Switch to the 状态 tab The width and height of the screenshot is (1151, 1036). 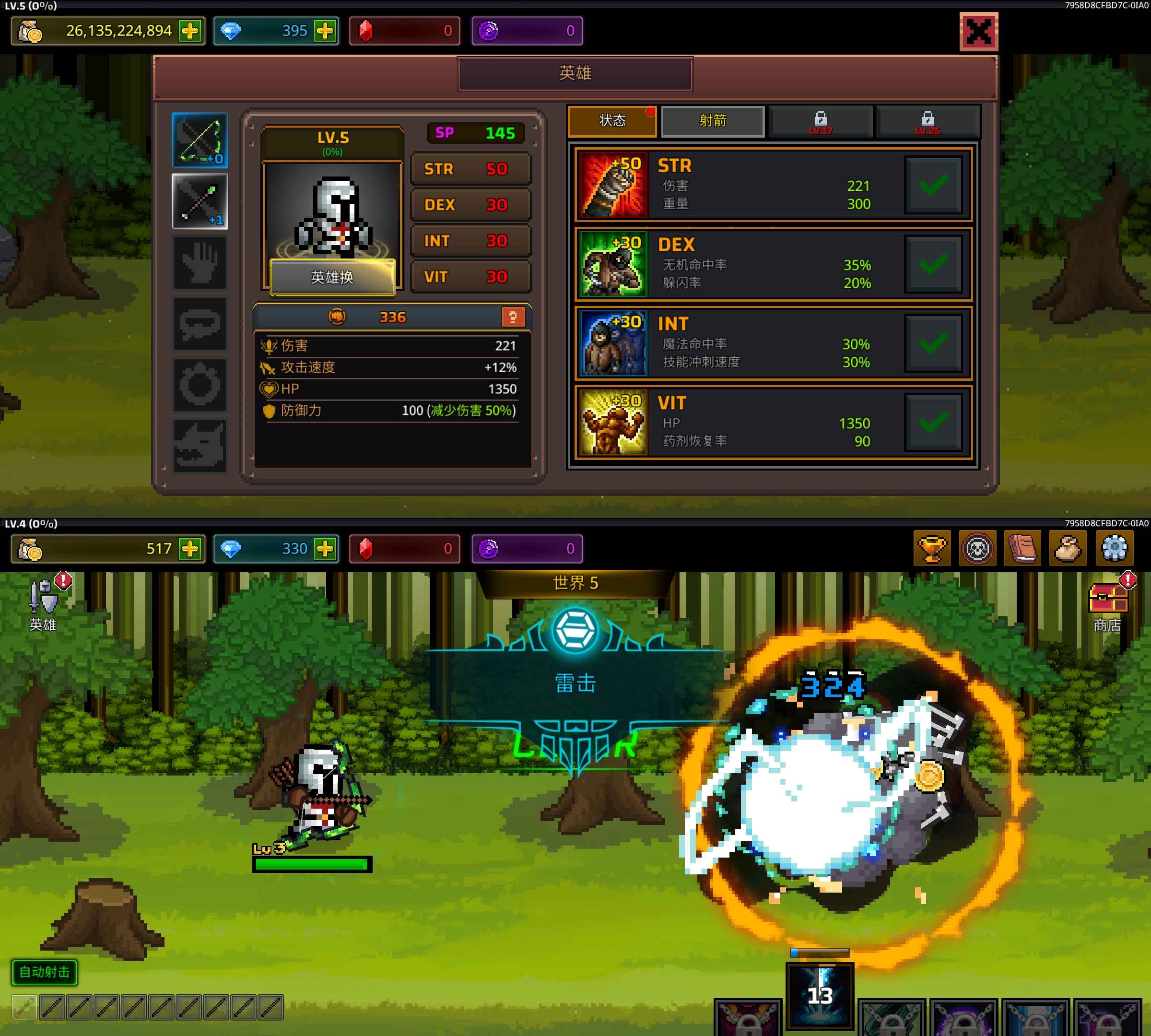pyautogui.click(x=612, y=121)
